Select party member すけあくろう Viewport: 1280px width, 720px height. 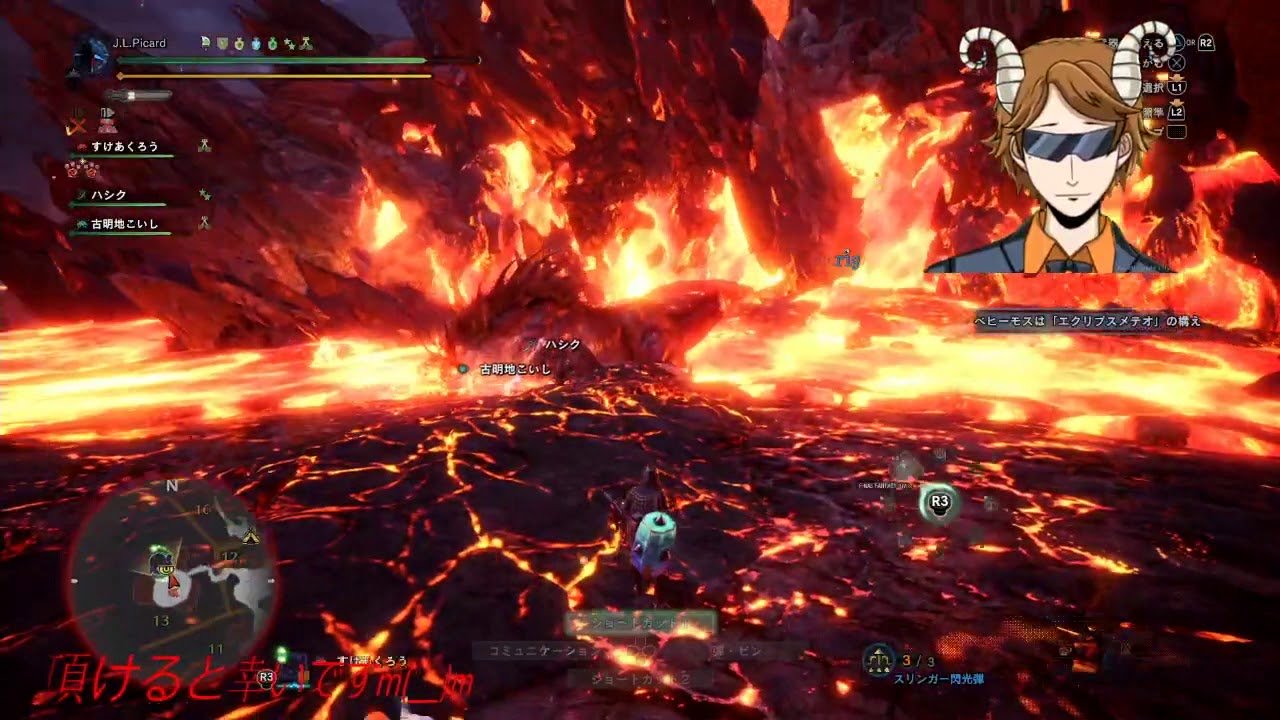click(x=127, y=146)
